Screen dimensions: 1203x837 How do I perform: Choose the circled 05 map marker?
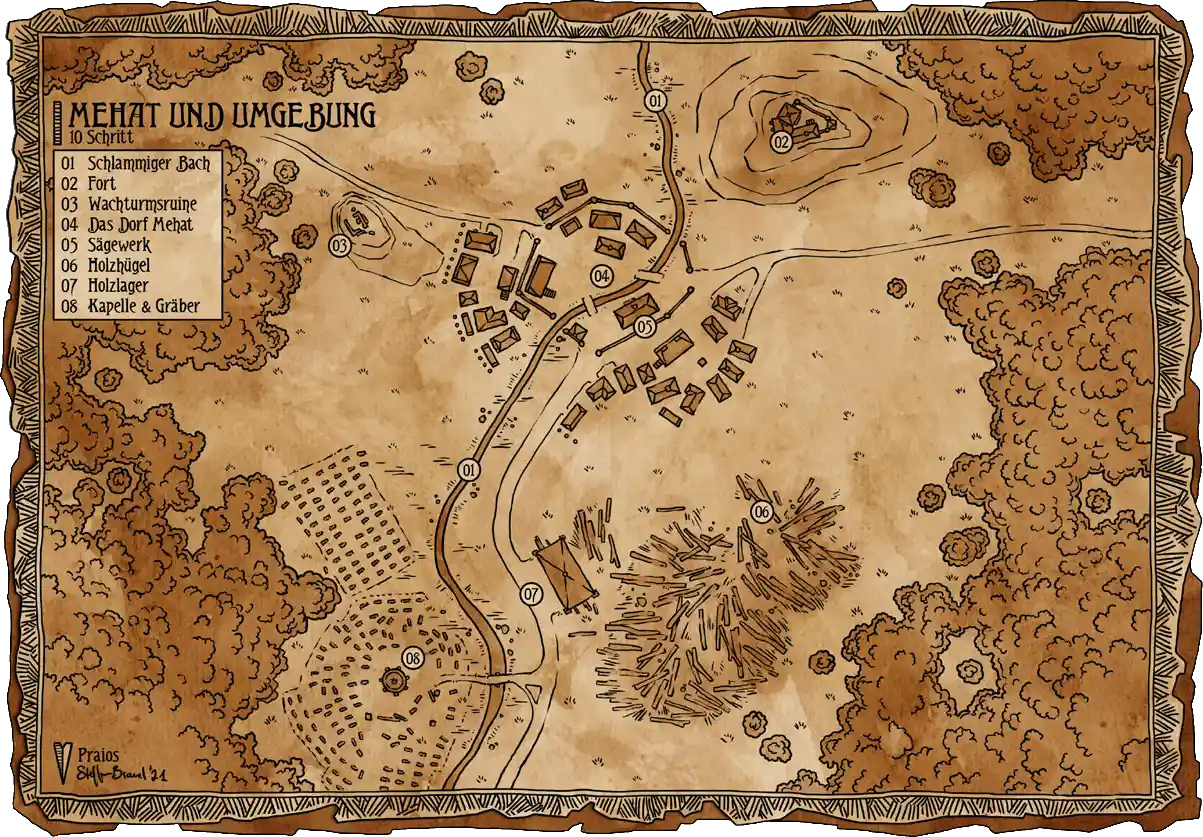pos(644,327)
